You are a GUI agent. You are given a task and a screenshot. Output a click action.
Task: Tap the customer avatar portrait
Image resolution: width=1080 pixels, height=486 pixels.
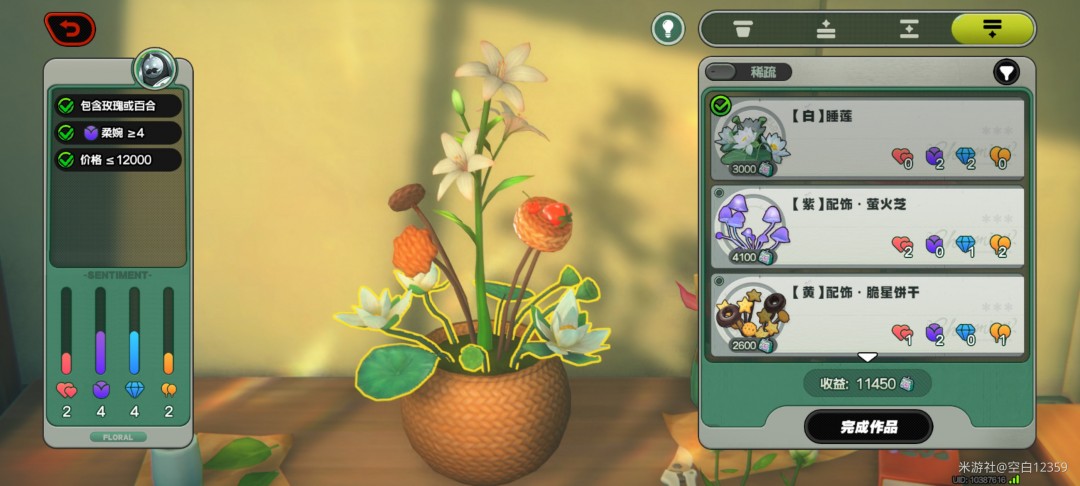point(155,70)
